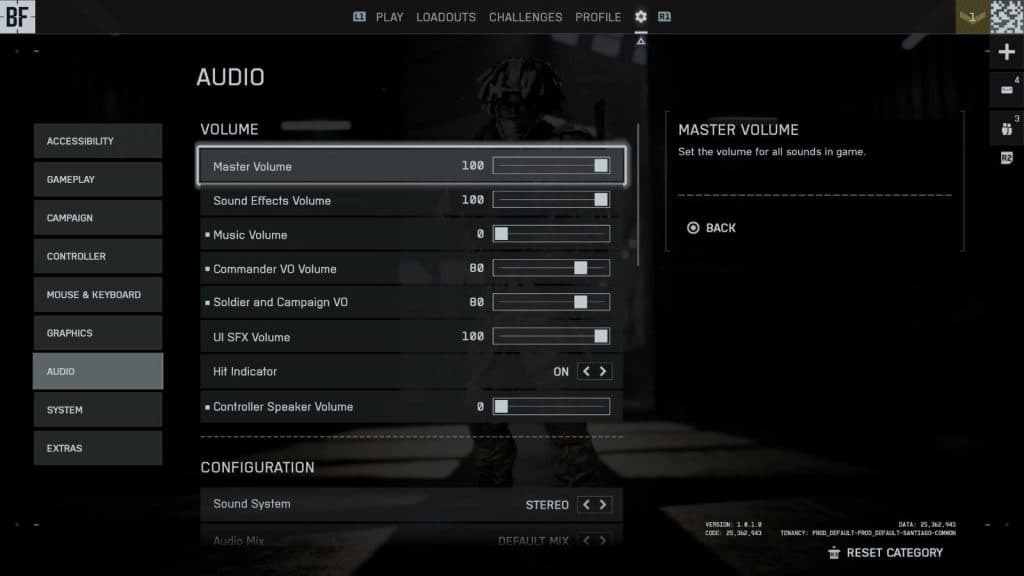
Task: Select the Campaign settings category
Action: coord(97,218)
